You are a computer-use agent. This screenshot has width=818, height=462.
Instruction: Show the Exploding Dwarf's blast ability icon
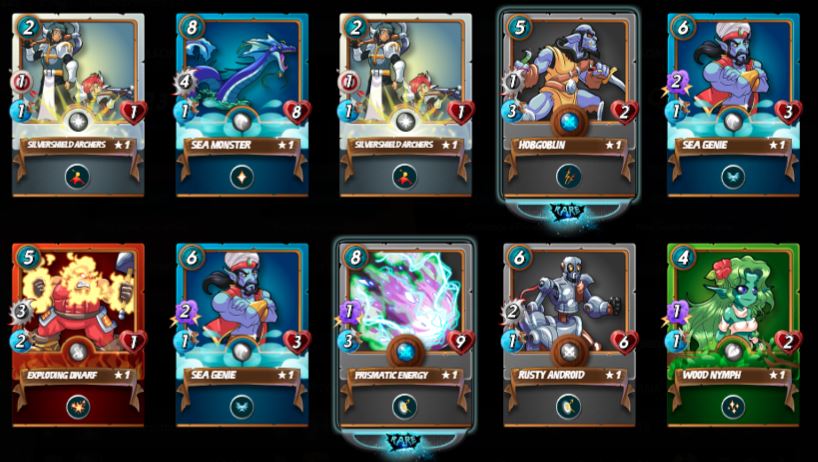(x=77, y=408)
